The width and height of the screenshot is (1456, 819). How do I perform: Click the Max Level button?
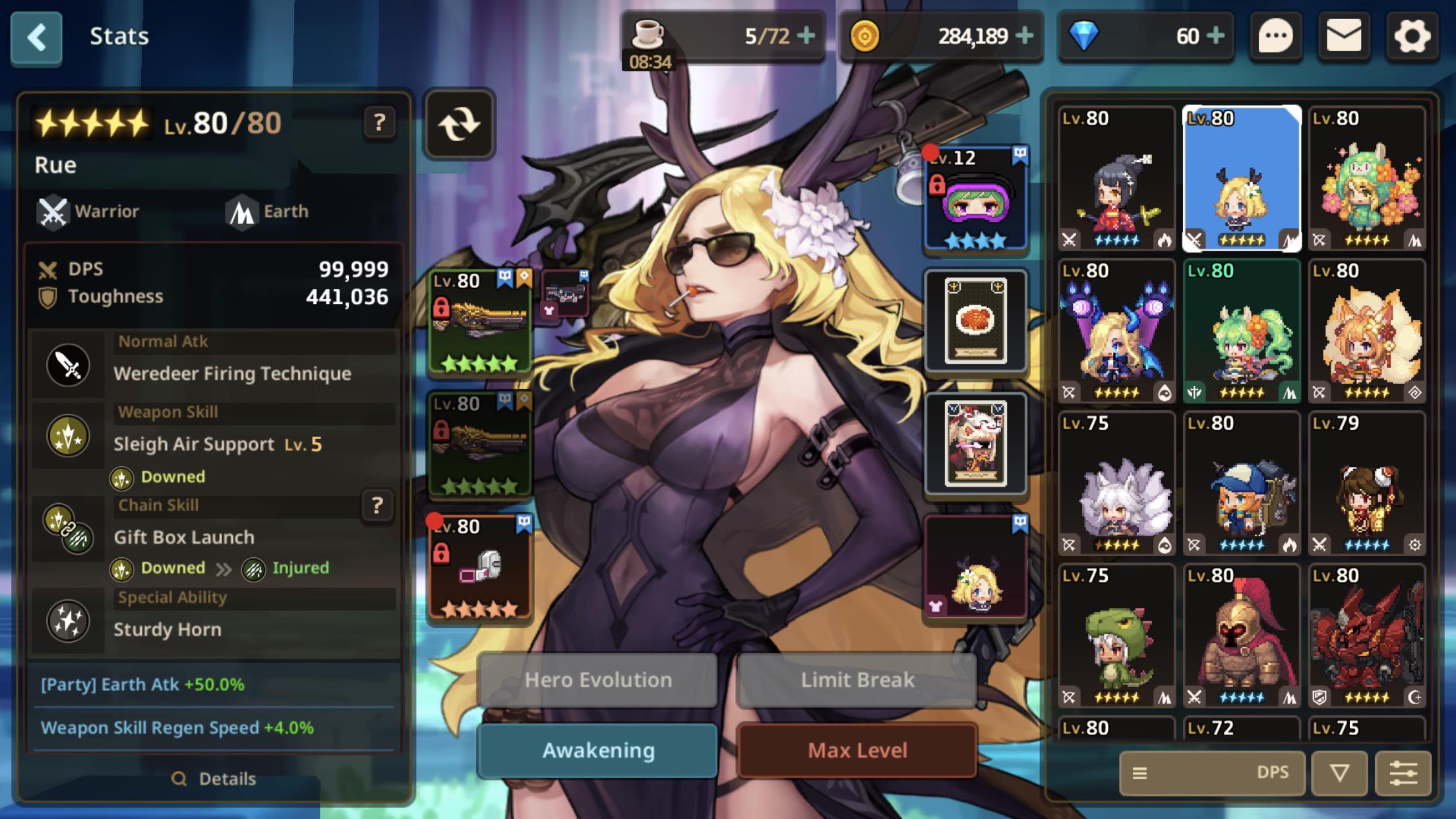857,750
